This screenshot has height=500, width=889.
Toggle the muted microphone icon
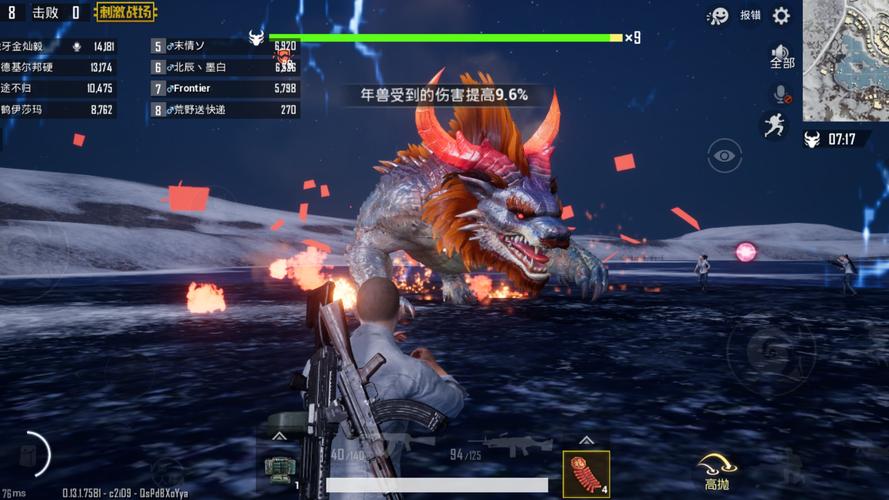pos(781,94)
